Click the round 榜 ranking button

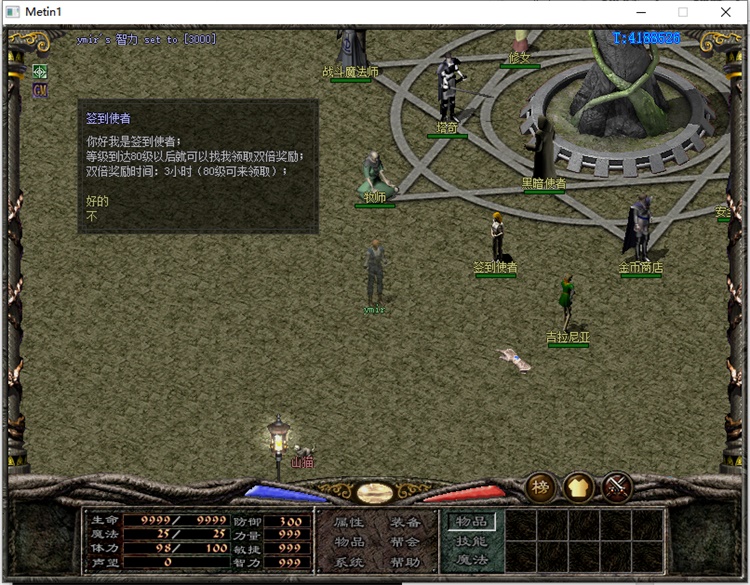tap(541, 487)
